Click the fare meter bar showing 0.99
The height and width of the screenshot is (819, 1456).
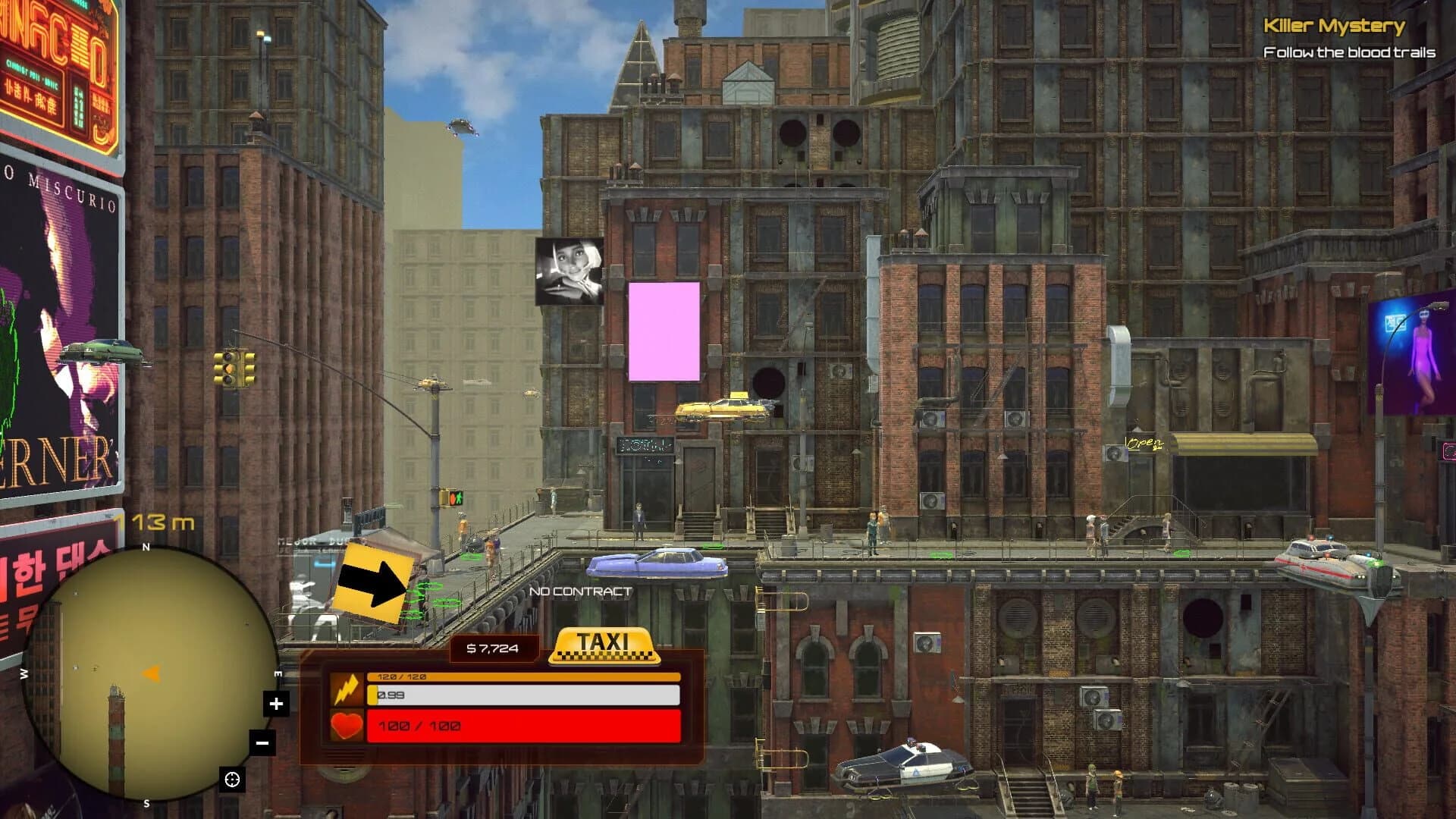pos(523,694)
